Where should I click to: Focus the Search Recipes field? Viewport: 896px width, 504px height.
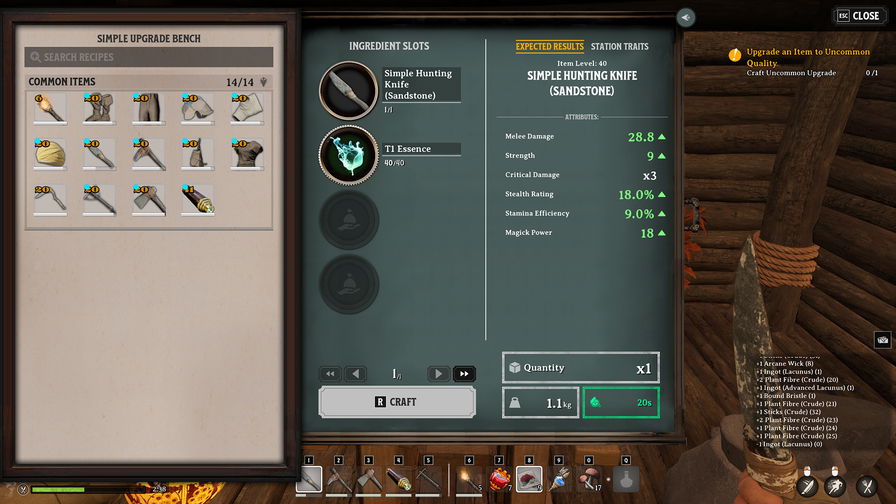point(149,58)
